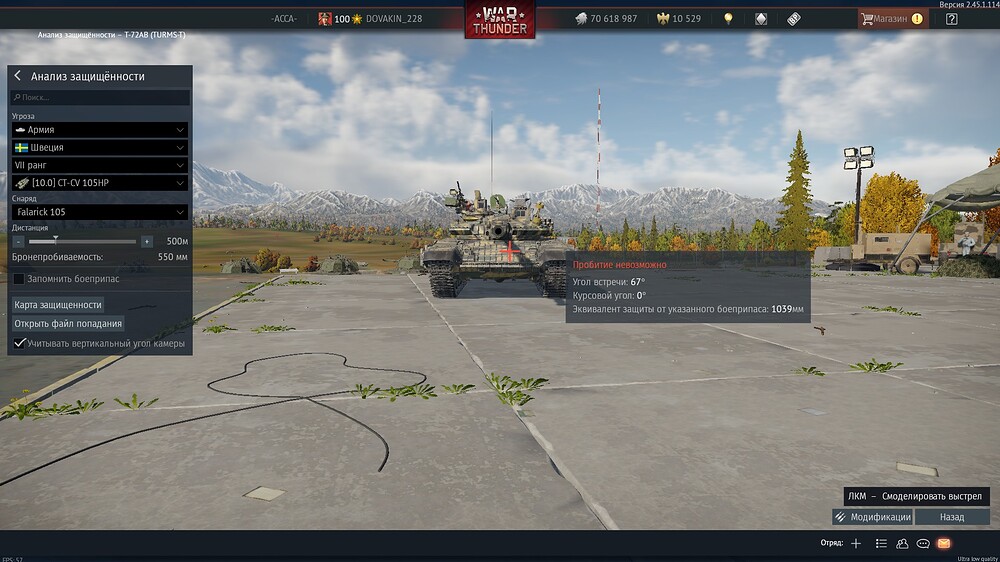Choose a shell in the Falarick 105 dropdown

pyautogui.click(x=100, y=212)
